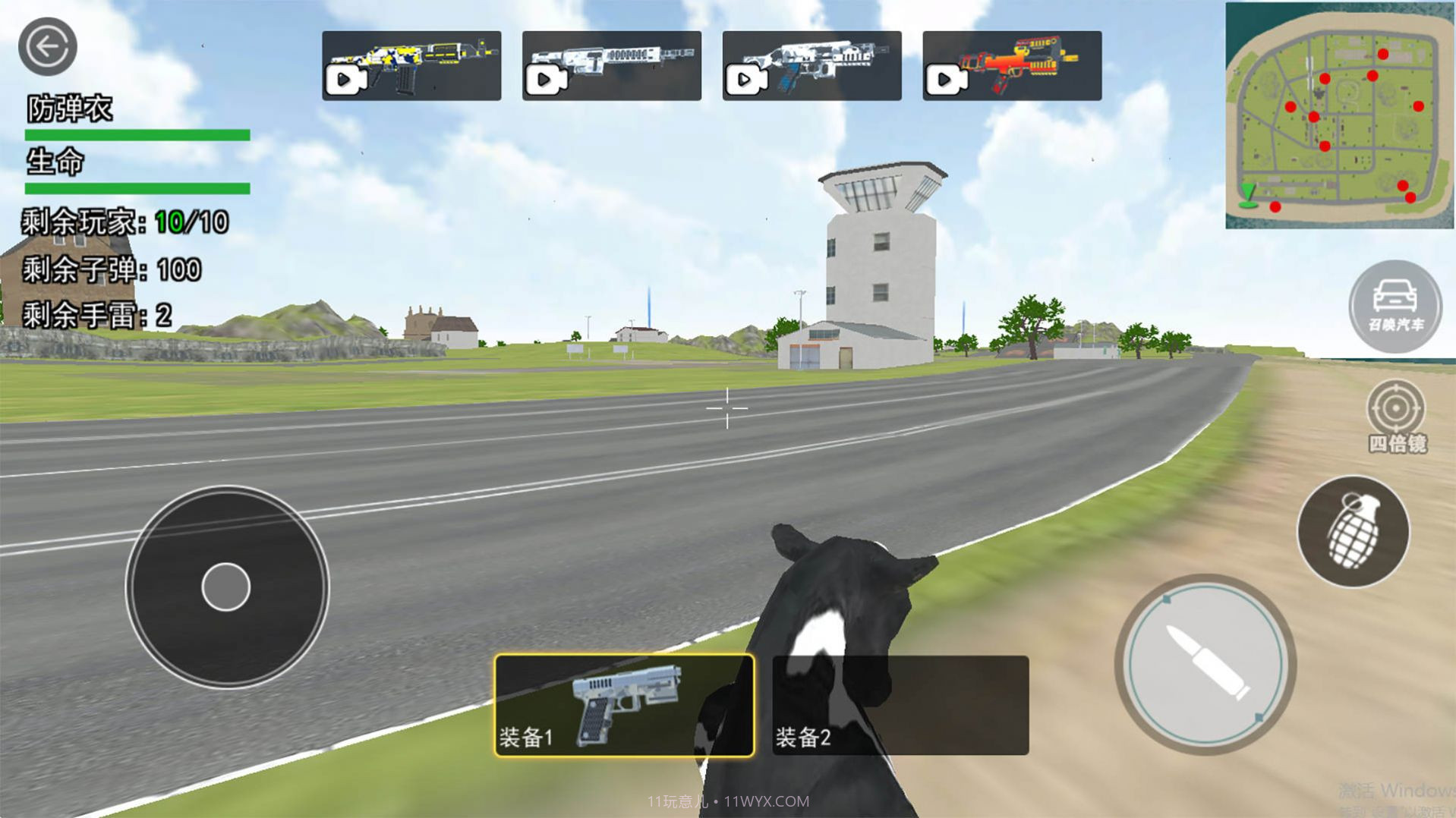Fire using the bullet button
Screen dimensions: 1456x818
tap(1205, 664)
